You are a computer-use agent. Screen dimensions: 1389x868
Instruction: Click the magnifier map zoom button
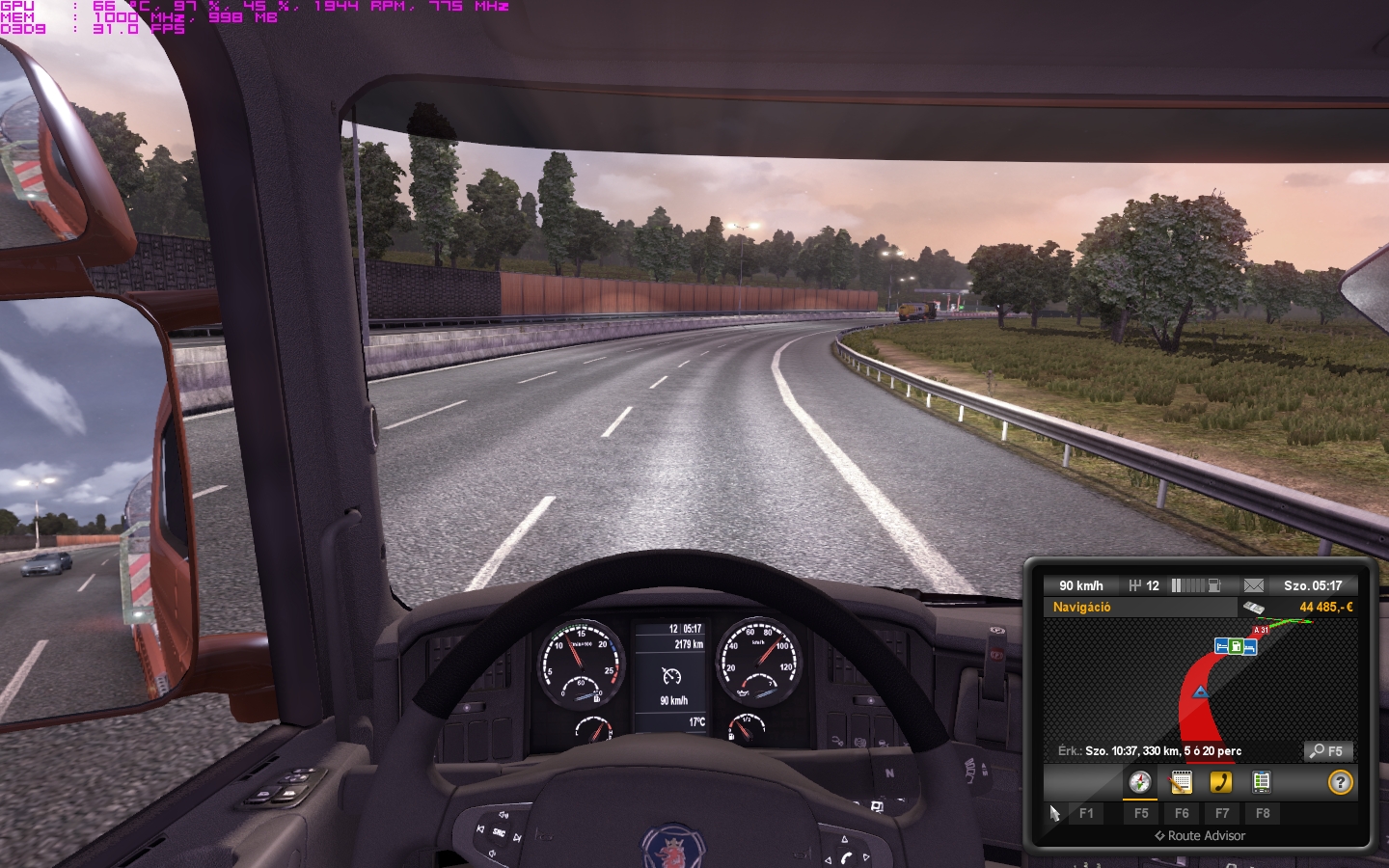click(1327, 750)
